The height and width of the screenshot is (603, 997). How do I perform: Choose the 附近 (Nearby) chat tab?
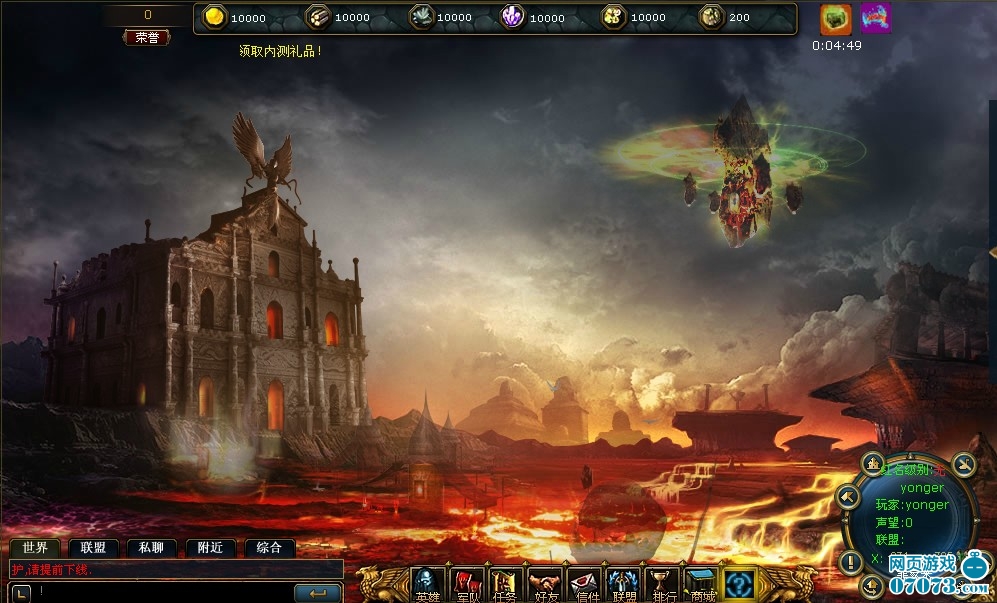click(210, 548)
